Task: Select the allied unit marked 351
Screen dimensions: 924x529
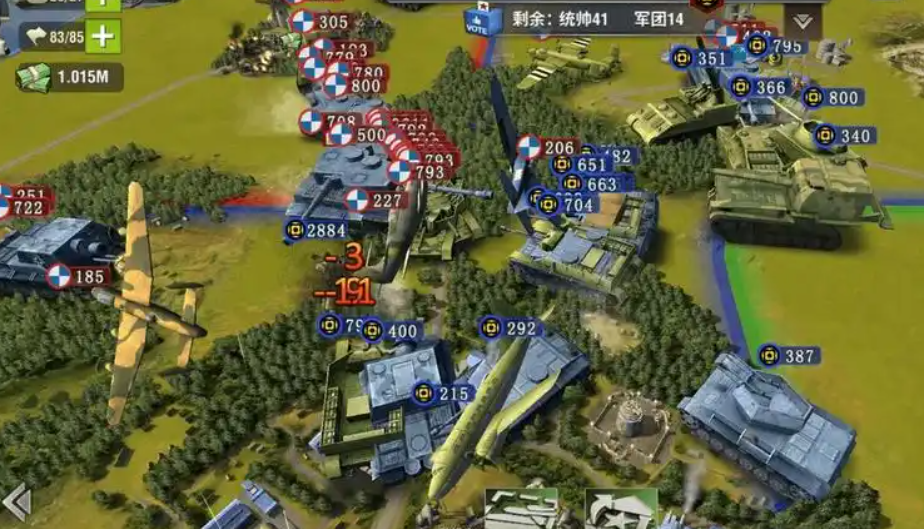Action: tap(700, 59)
